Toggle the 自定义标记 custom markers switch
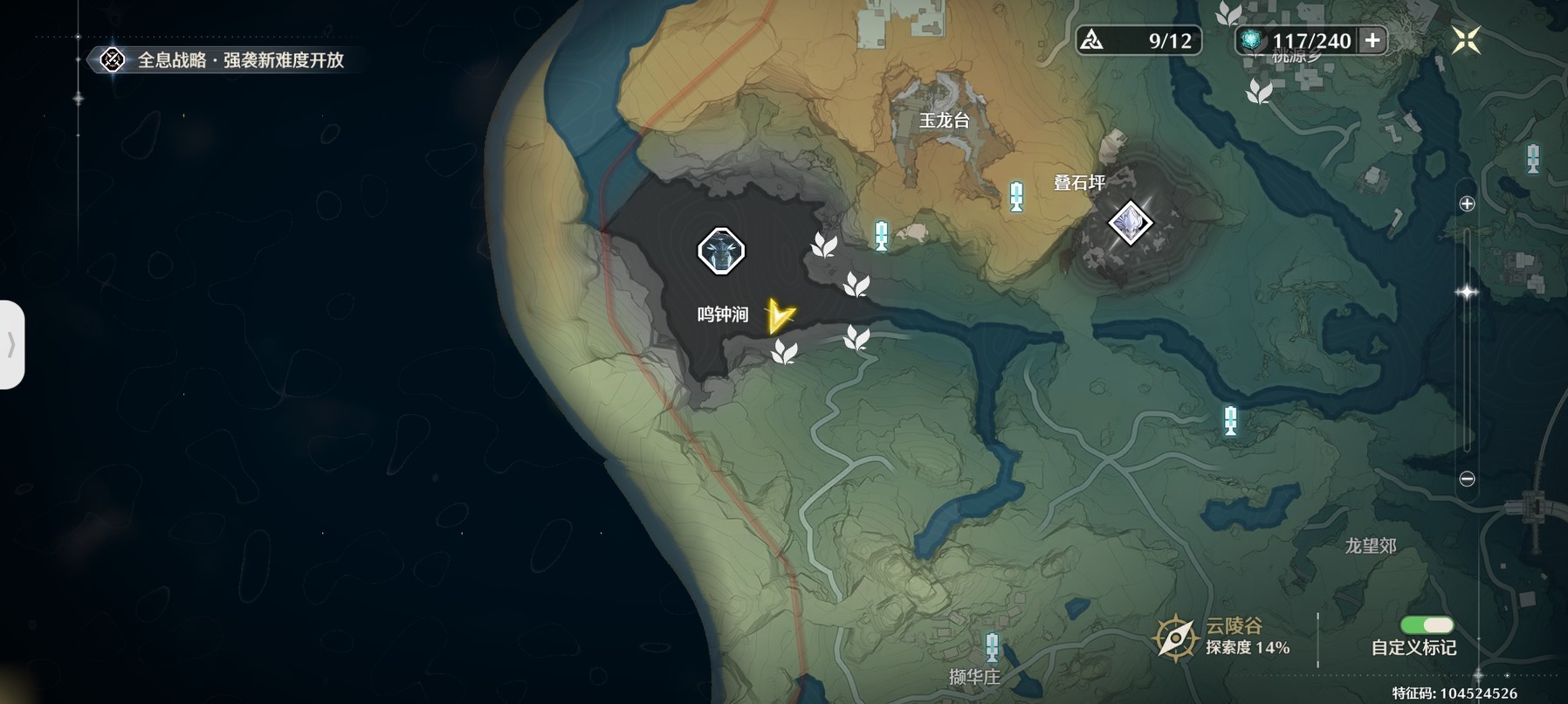 point(1426,625)
